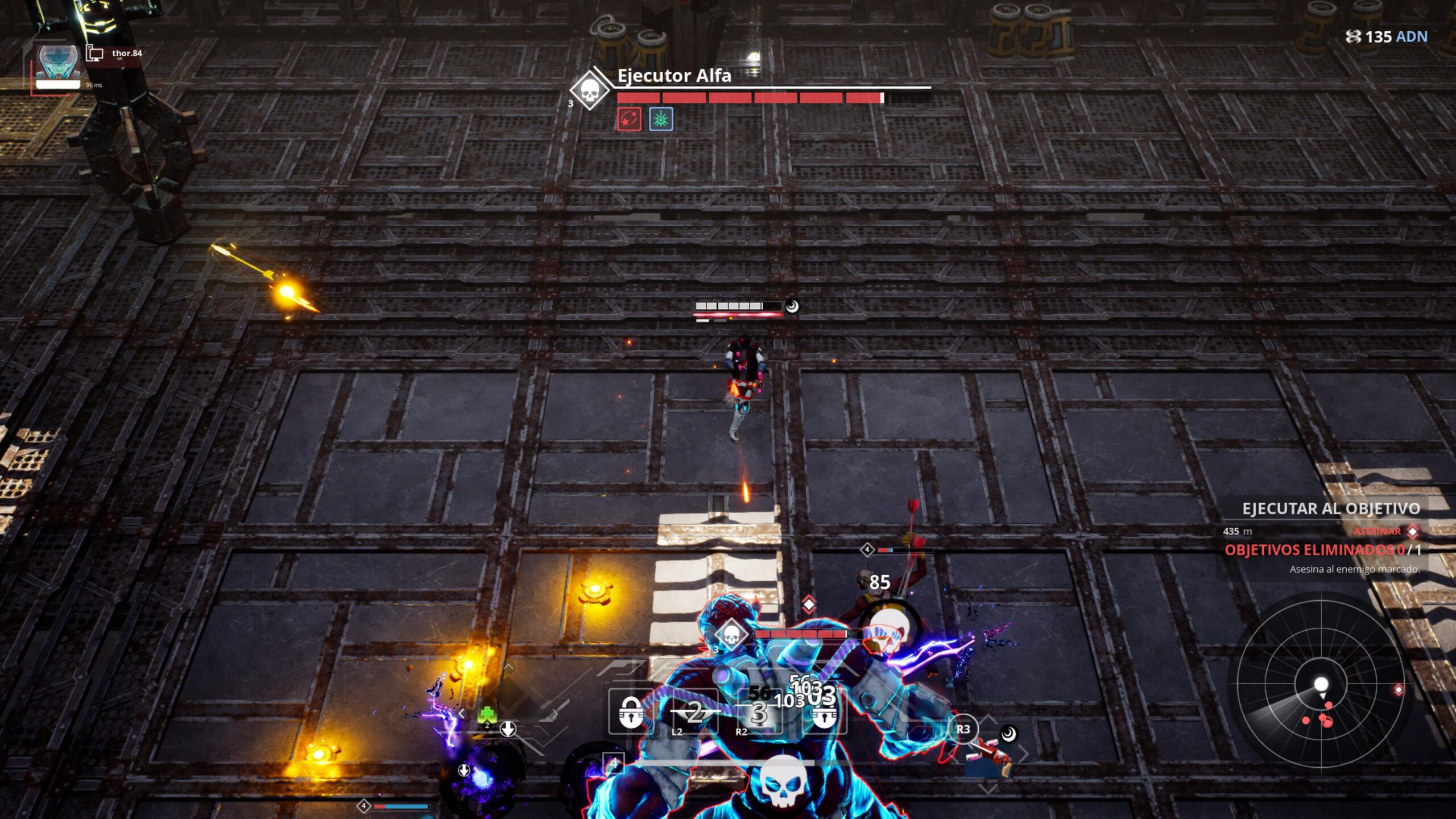Activate the L2 ability slot
1456x819 pixels.
(x=695, y=713)
